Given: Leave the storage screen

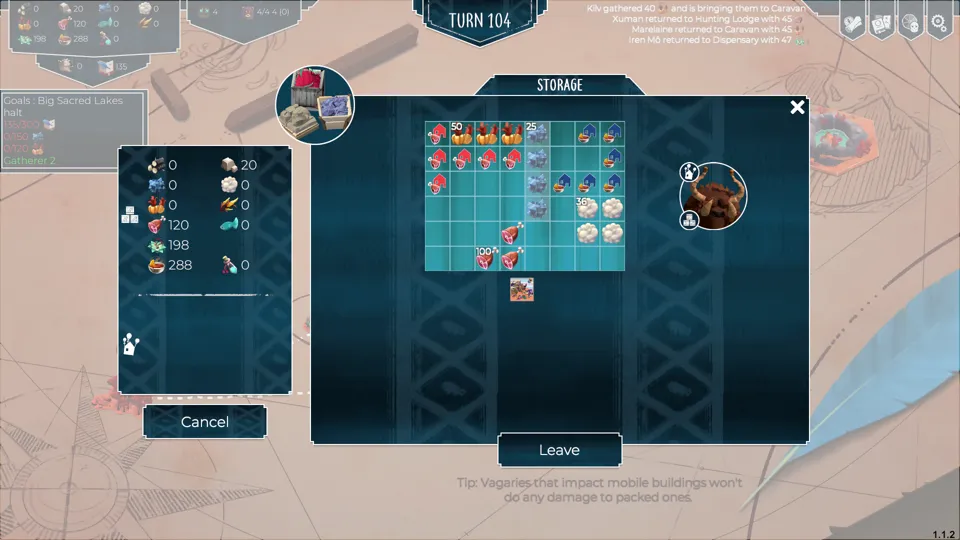Looking at the screenshot, I should pos(559,450).
